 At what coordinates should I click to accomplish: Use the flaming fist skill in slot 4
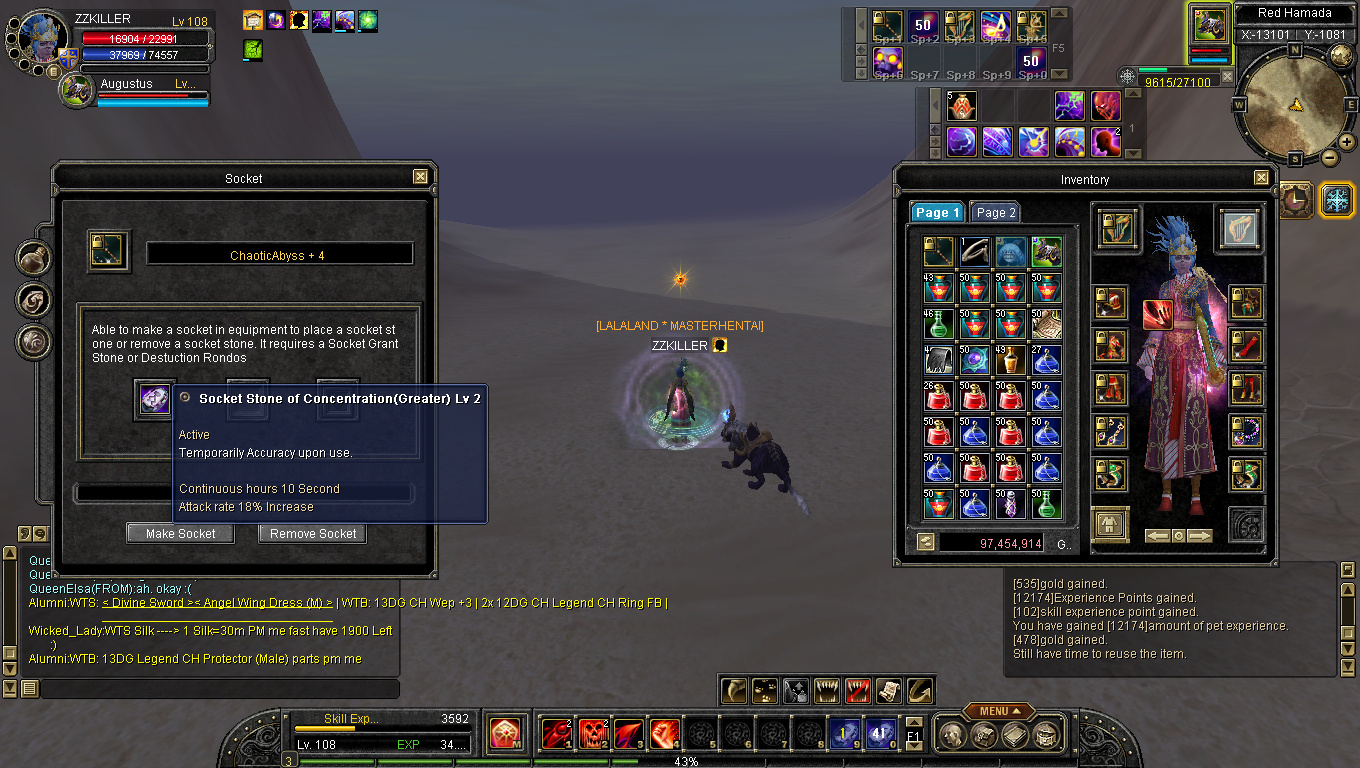(665, 734)
